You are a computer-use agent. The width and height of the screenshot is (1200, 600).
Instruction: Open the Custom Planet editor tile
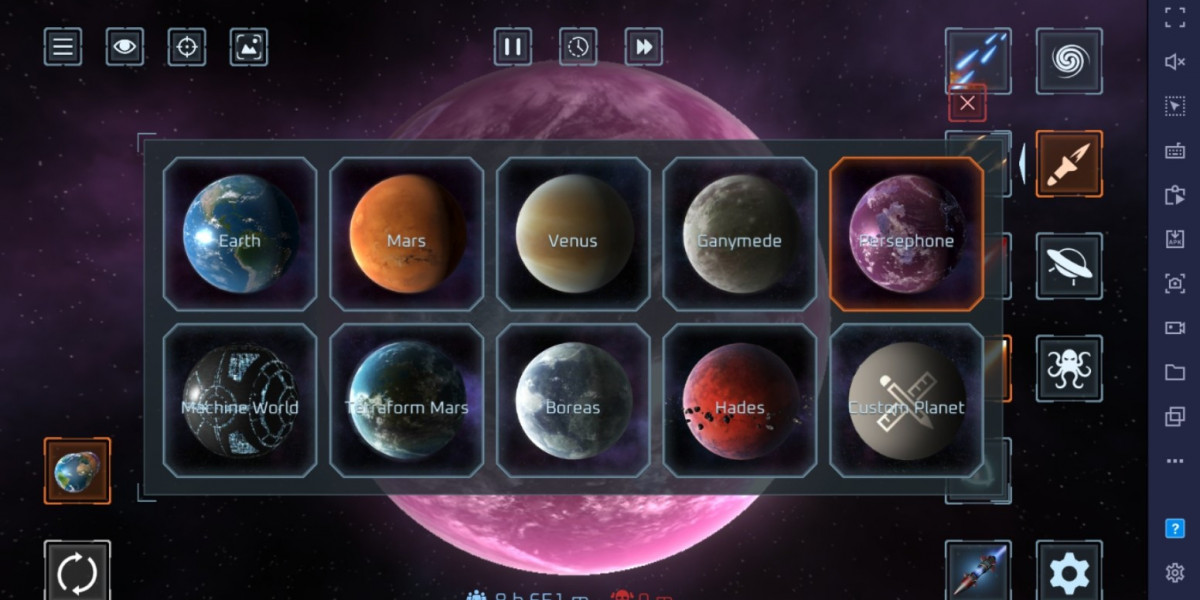(x=906, y=400)
